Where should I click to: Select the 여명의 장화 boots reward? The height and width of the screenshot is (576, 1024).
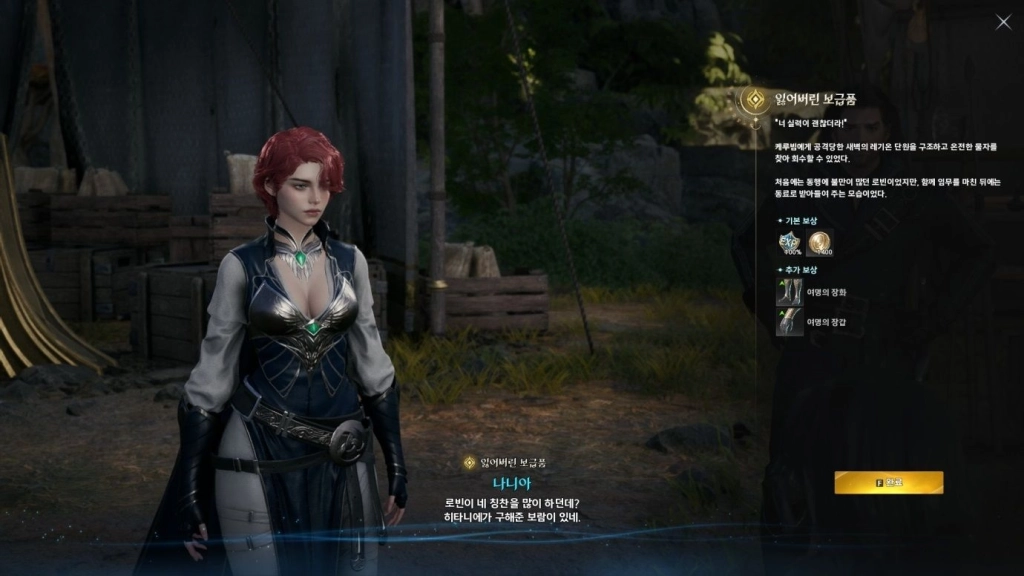point(790,292)
